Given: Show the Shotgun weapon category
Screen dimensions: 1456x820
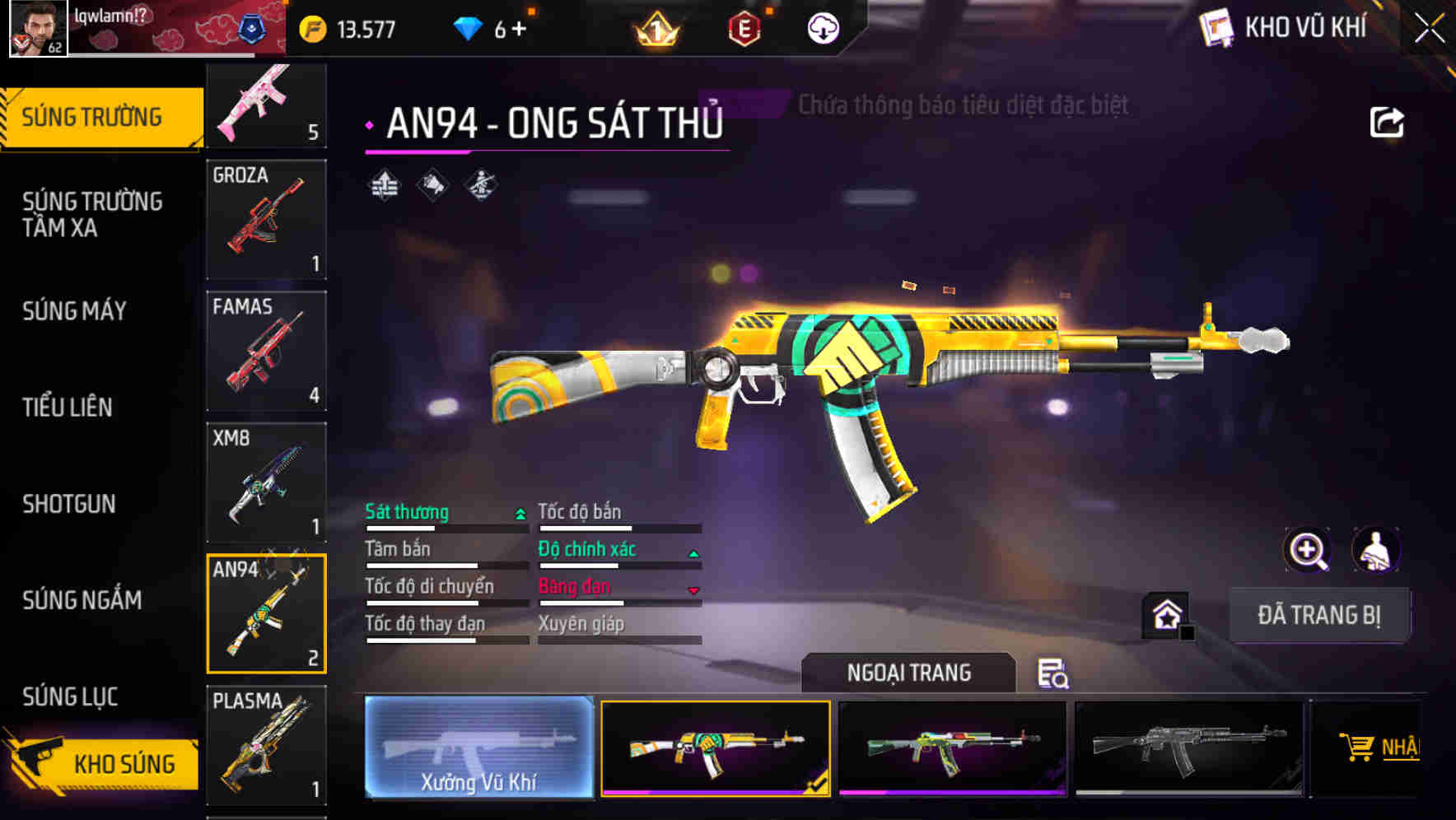Looking at the screenshot, I should [69, 504].
